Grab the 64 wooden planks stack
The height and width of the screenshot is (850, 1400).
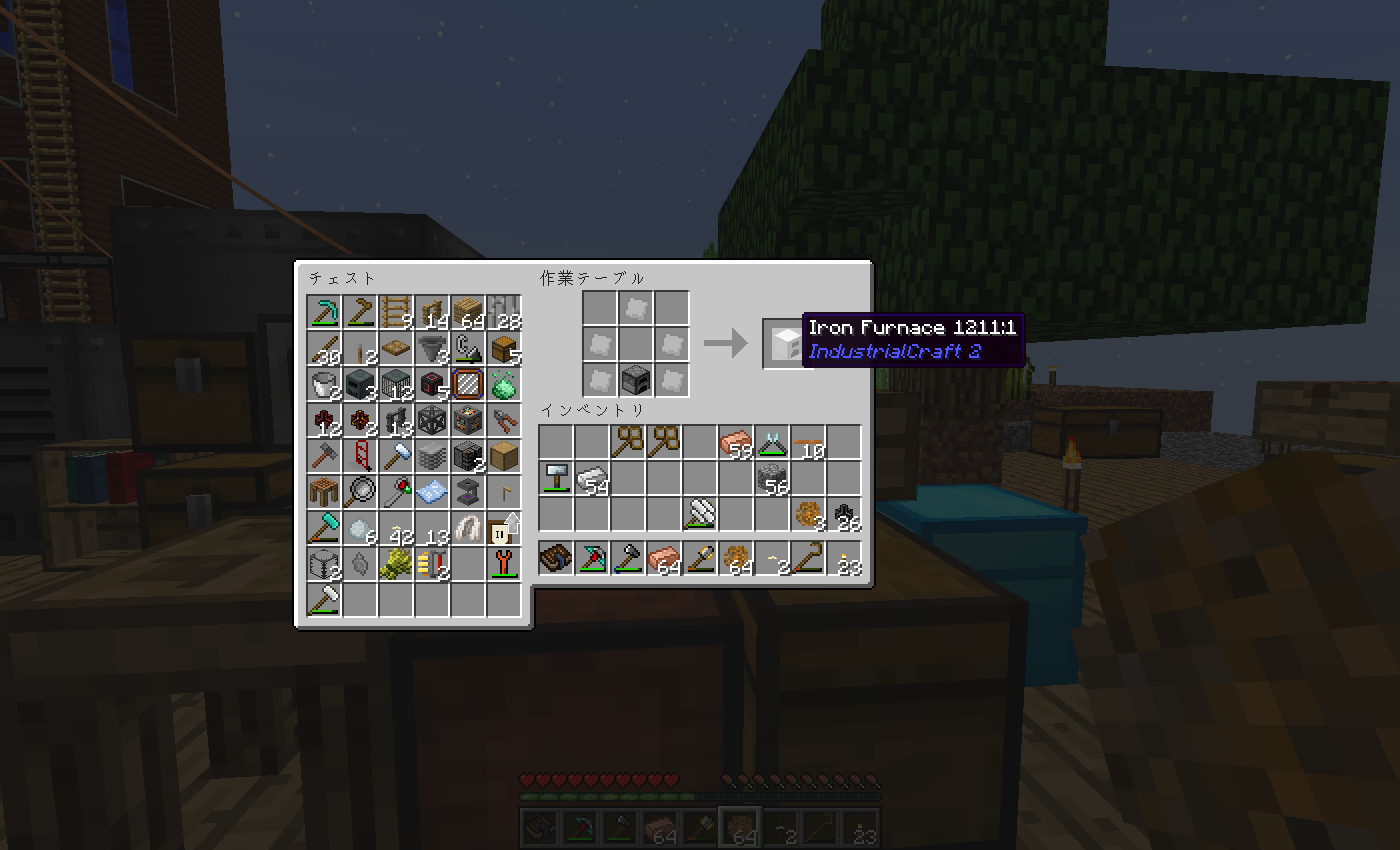pos(468,312)
